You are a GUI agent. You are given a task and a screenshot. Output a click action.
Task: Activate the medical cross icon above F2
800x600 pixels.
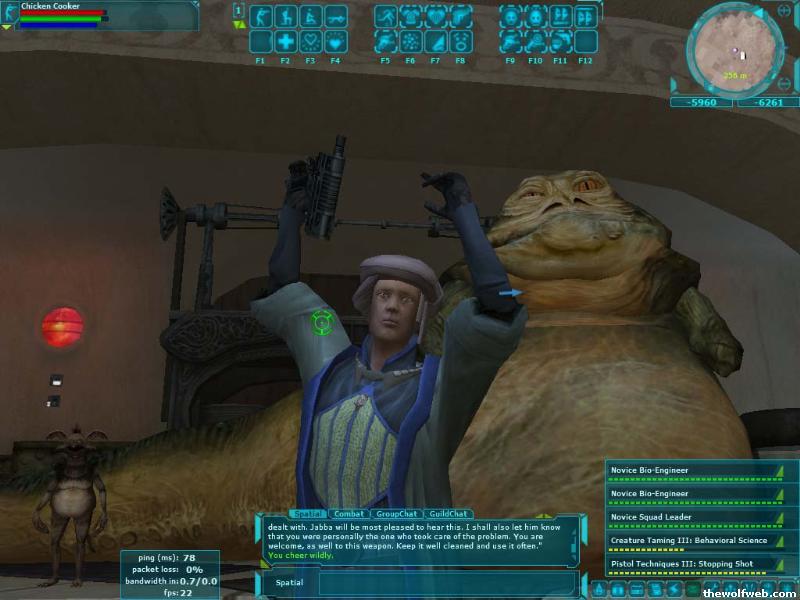(x=285, y=41)
